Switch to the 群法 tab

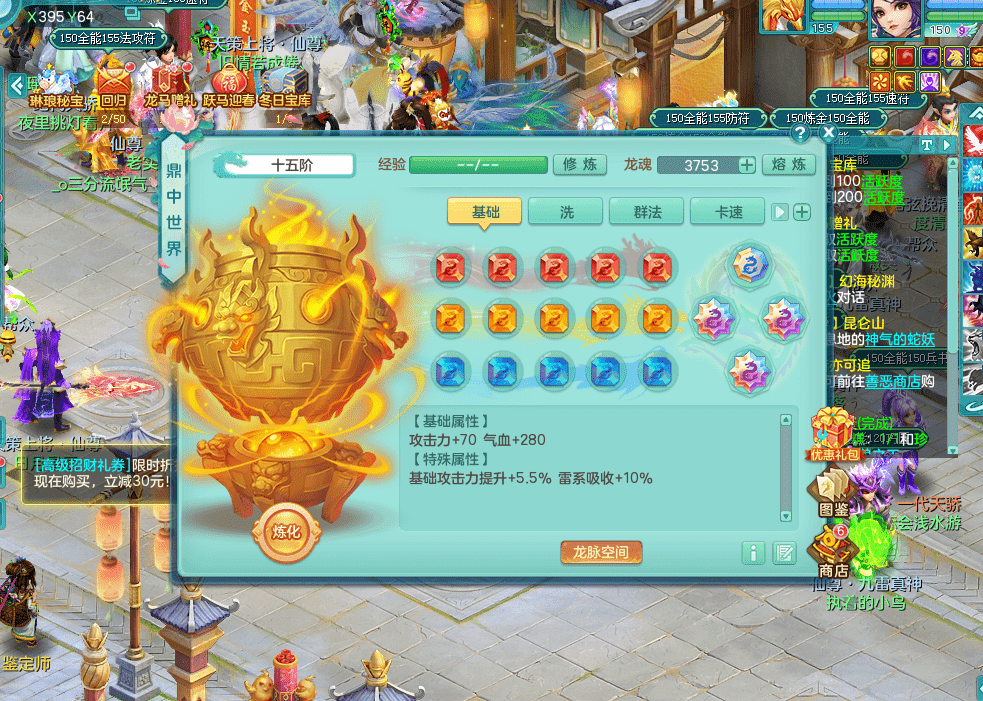click(x=646, y=212)
